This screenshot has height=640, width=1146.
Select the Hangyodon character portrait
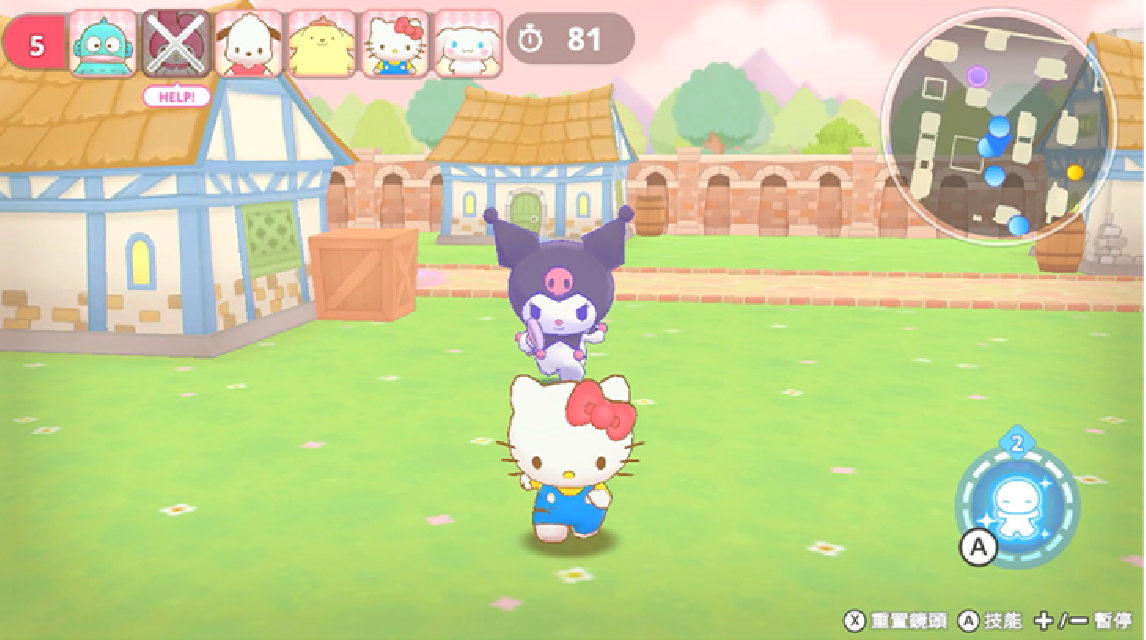pos(104,45)
